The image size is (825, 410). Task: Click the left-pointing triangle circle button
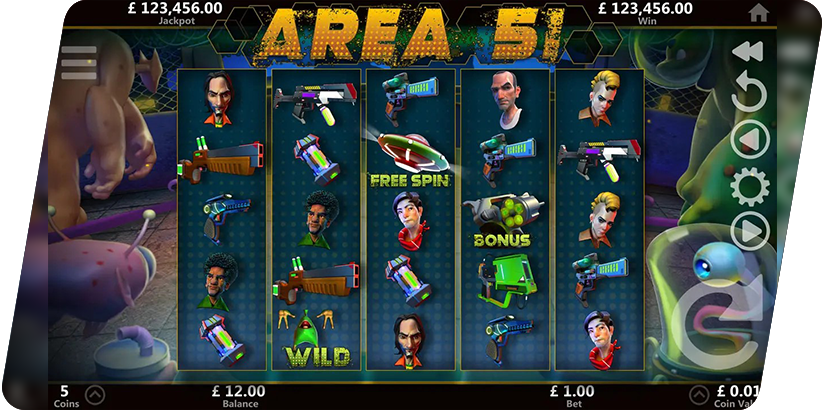coord(750,139)
